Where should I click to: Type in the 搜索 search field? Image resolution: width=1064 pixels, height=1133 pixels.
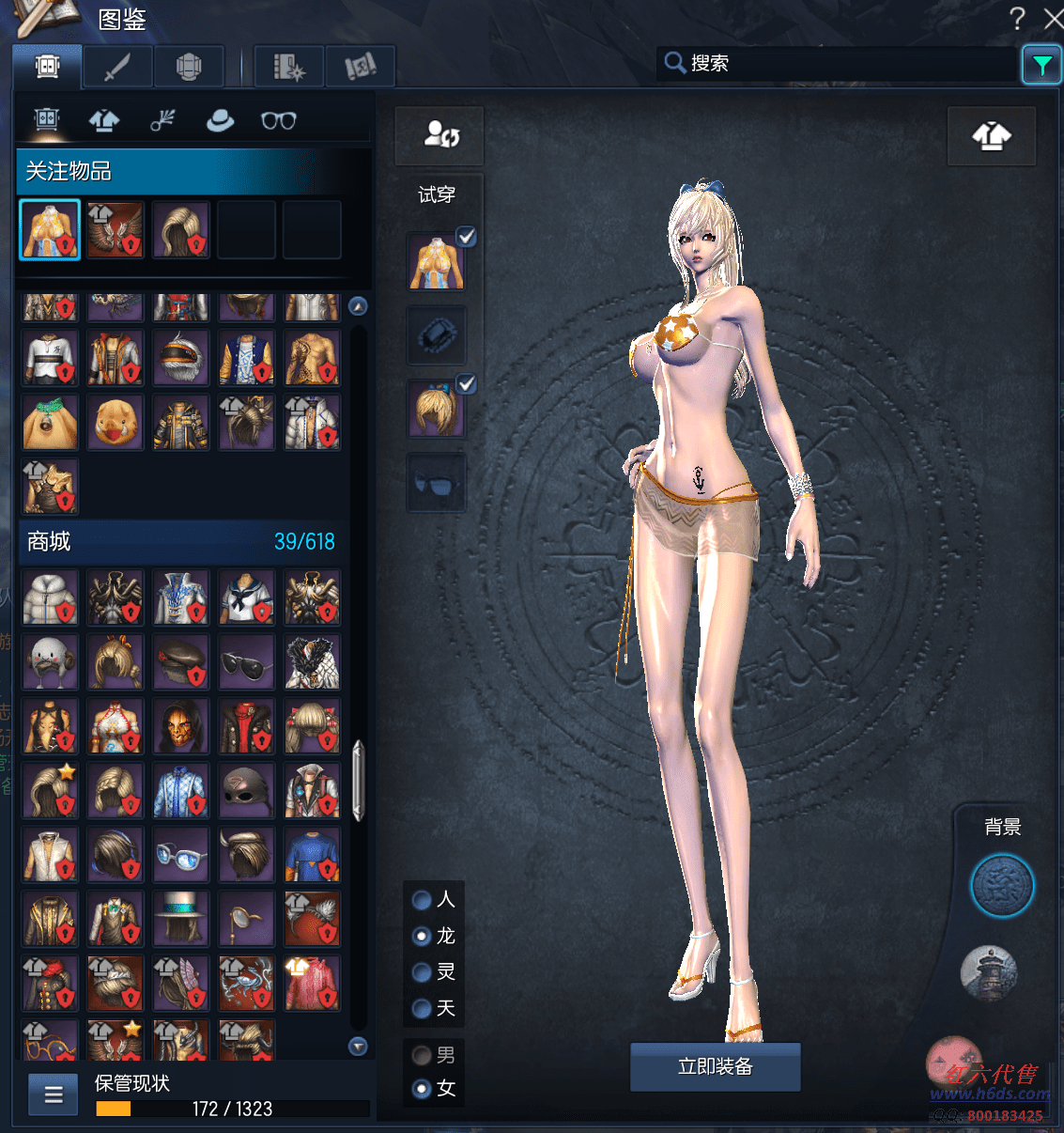pos(845,63)
